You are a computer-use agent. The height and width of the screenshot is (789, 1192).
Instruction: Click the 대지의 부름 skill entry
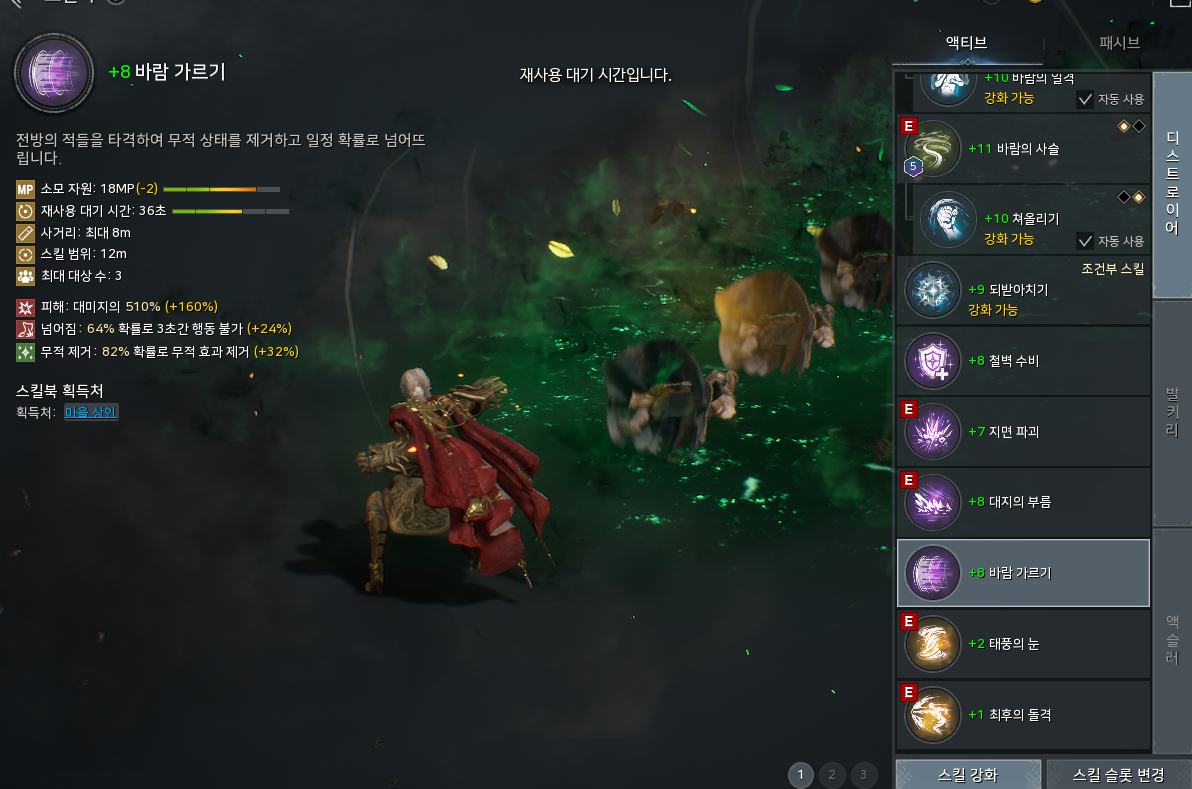[1023, 502]
